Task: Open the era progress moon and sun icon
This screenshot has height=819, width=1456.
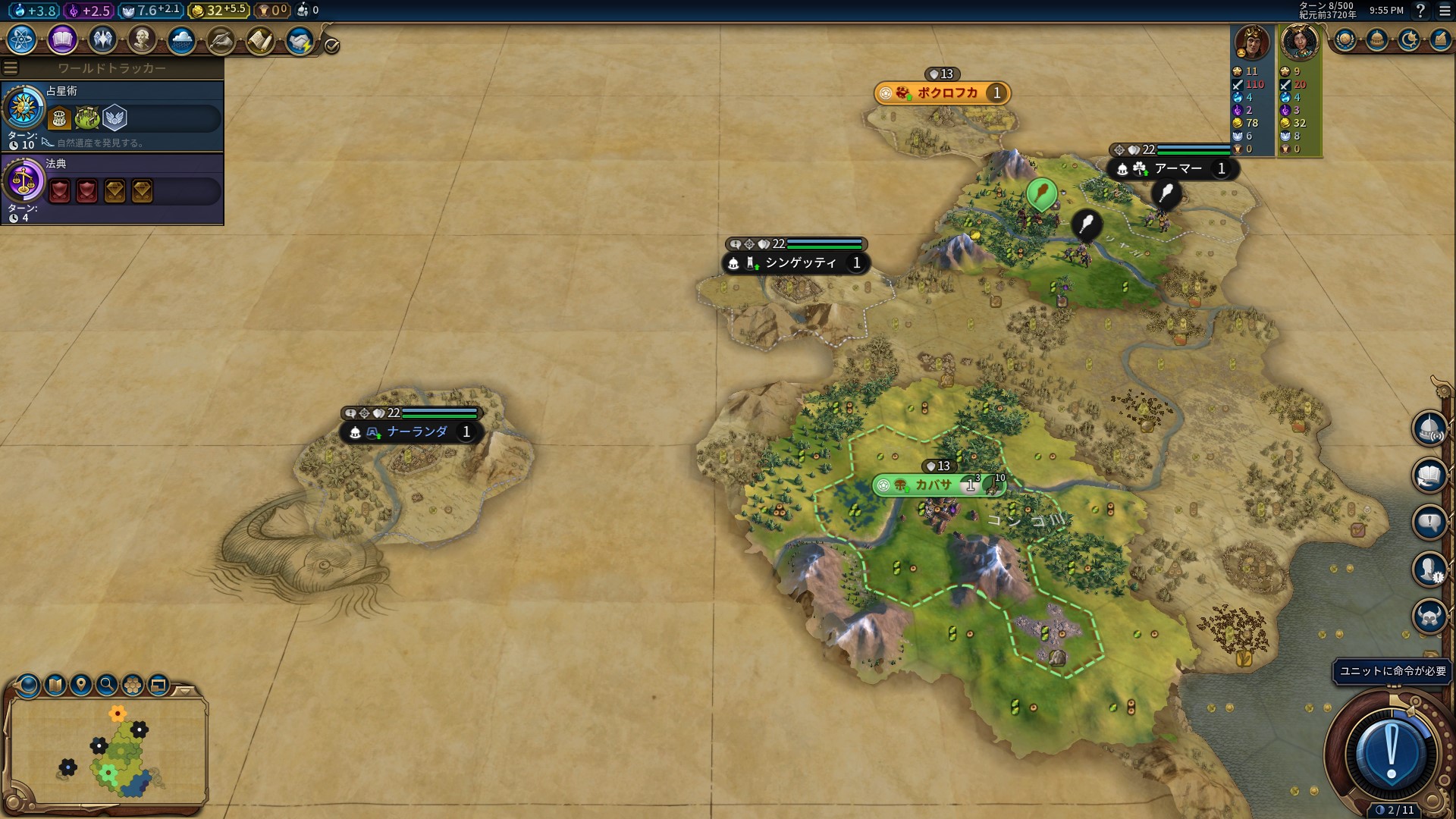Action: tap(1409, 39)
